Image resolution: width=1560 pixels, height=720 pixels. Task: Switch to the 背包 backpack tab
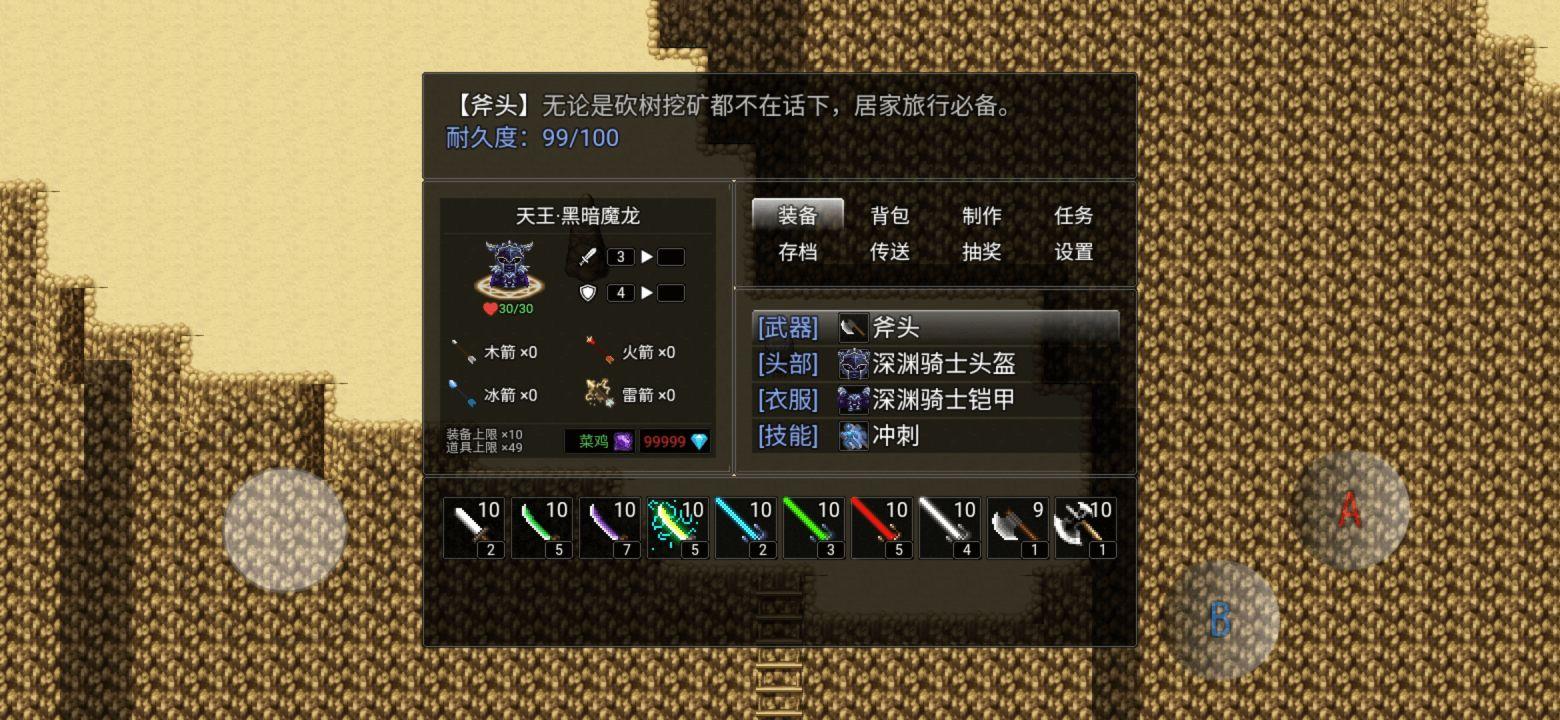(x=888, y=215)
